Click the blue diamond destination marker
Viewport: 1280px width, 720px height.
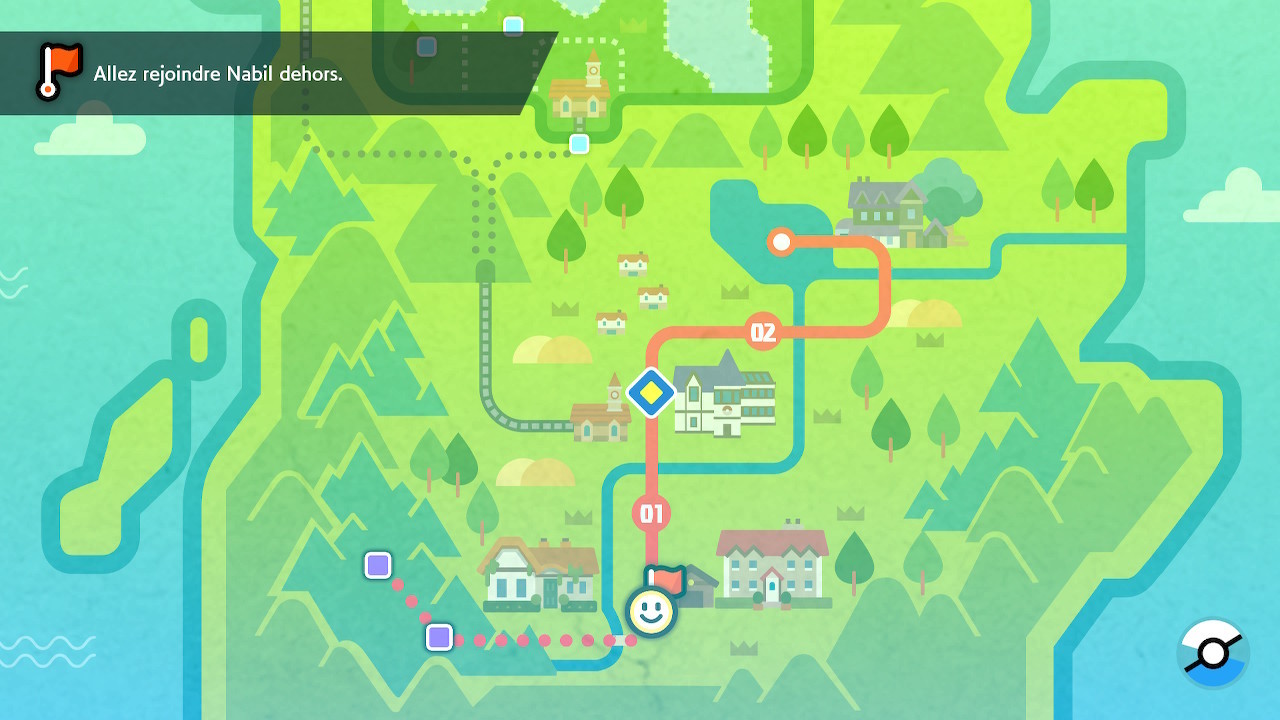[x=651, y=392]
